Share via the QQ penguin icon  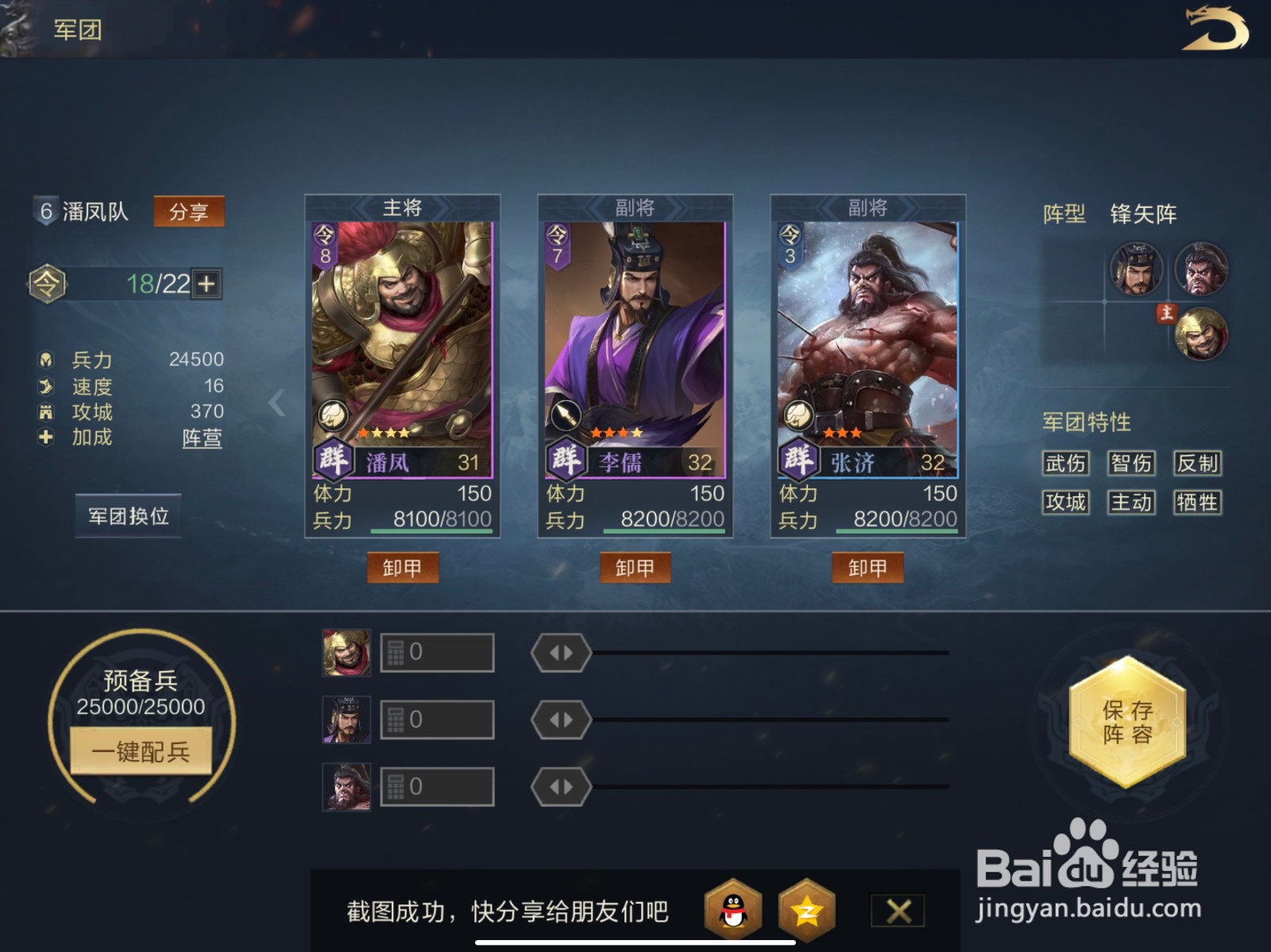click(733, 910)
